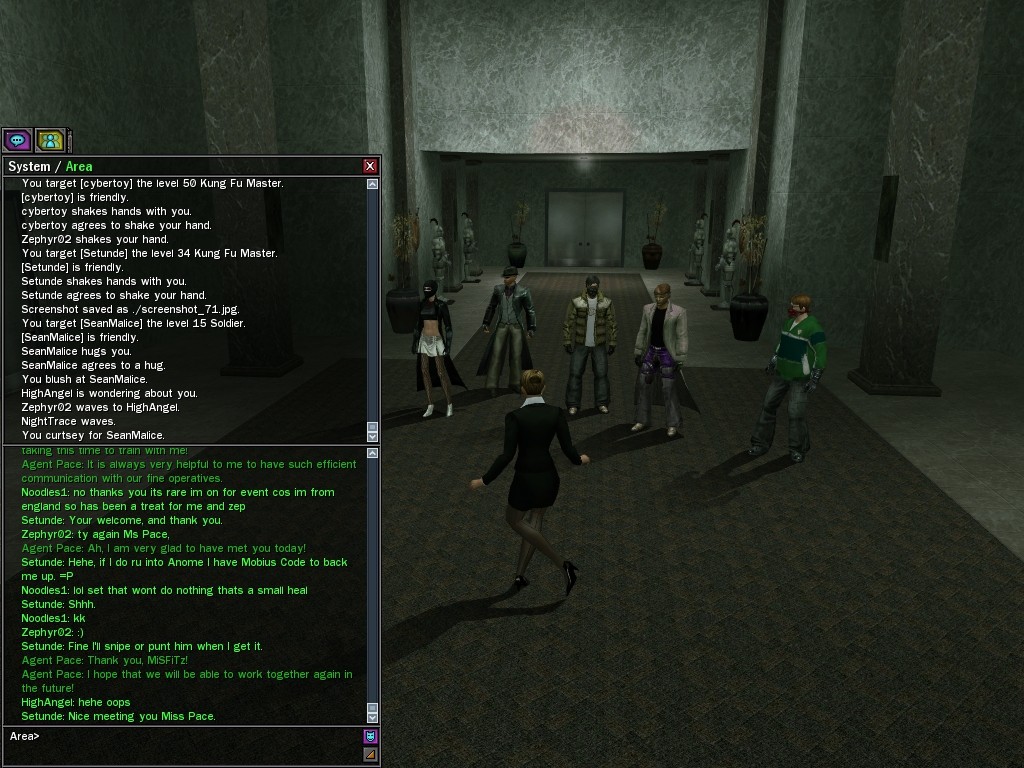Select the System label in chat title

click(x=28, y=166)
